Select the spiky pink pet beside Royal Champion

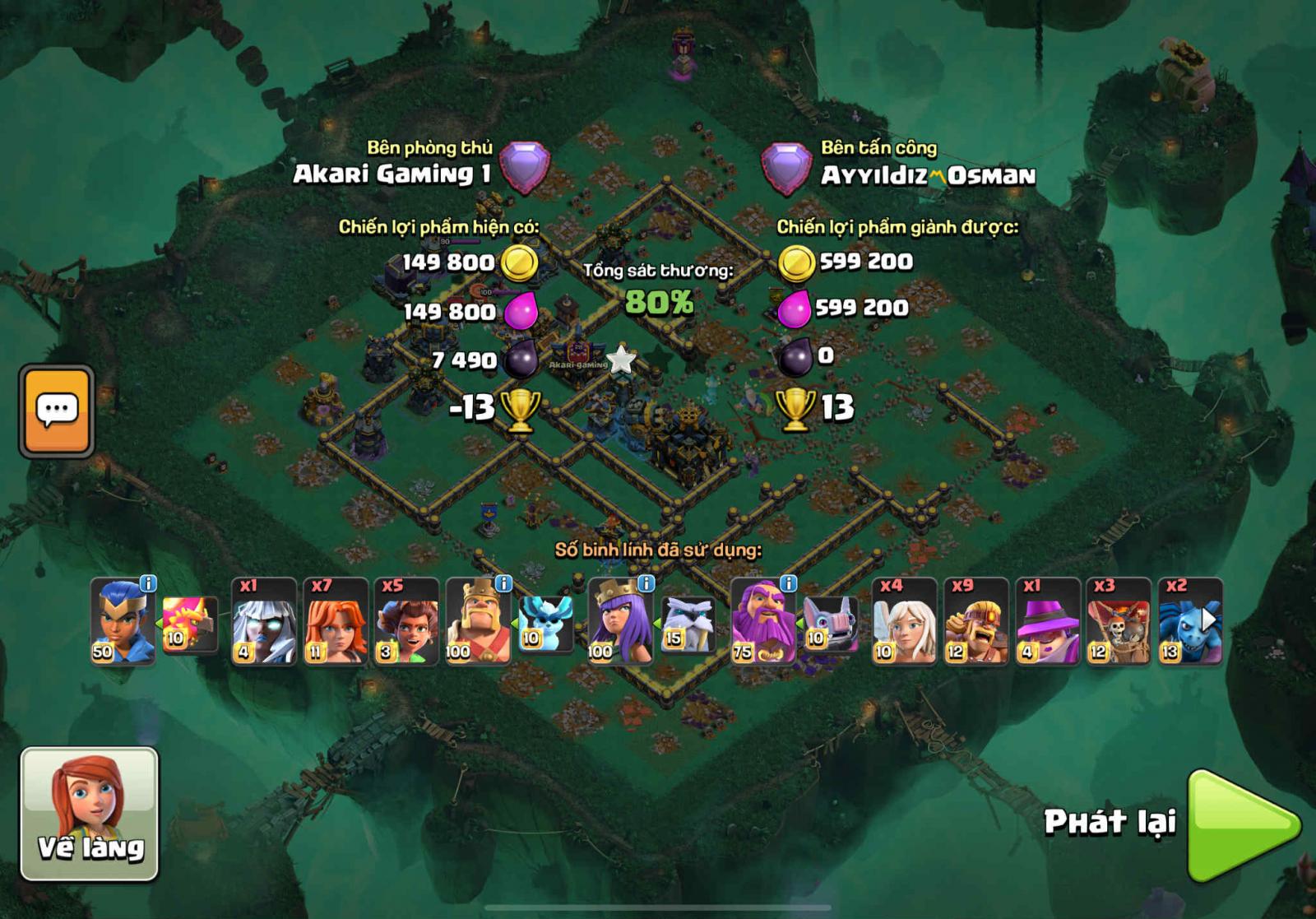click(189, 624)
